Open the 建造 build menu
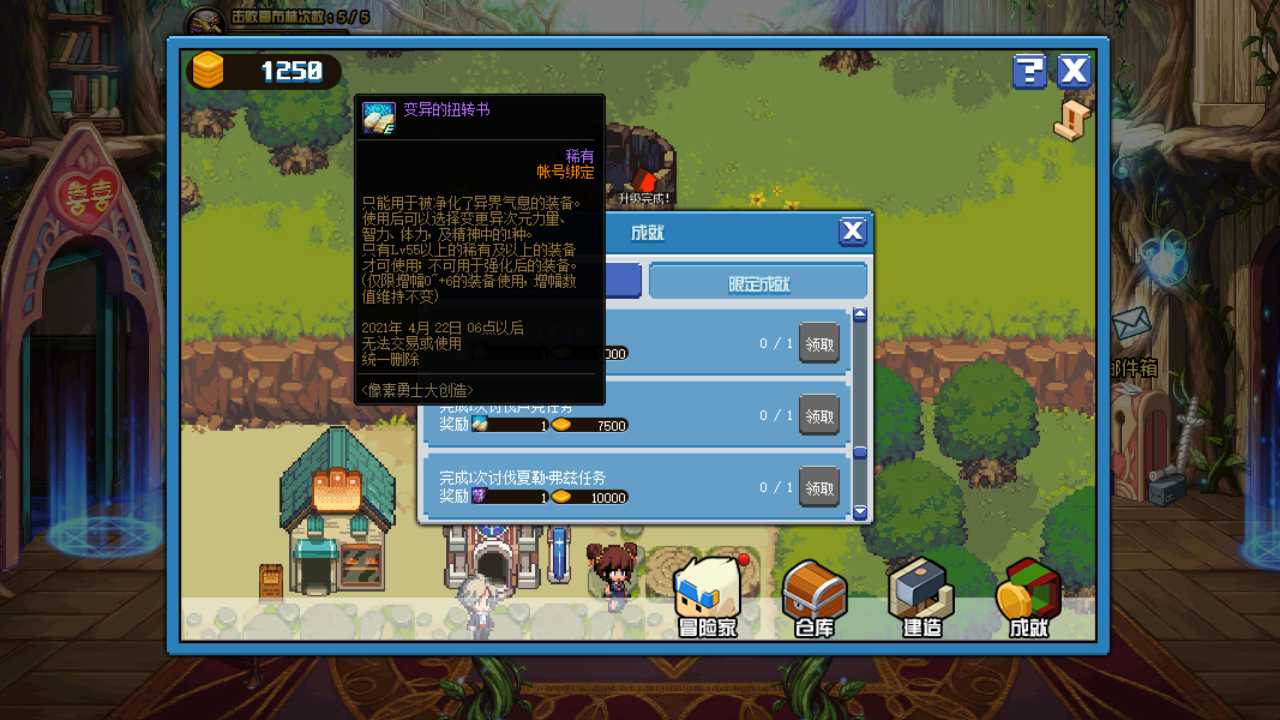 click(x=921, y=597)
